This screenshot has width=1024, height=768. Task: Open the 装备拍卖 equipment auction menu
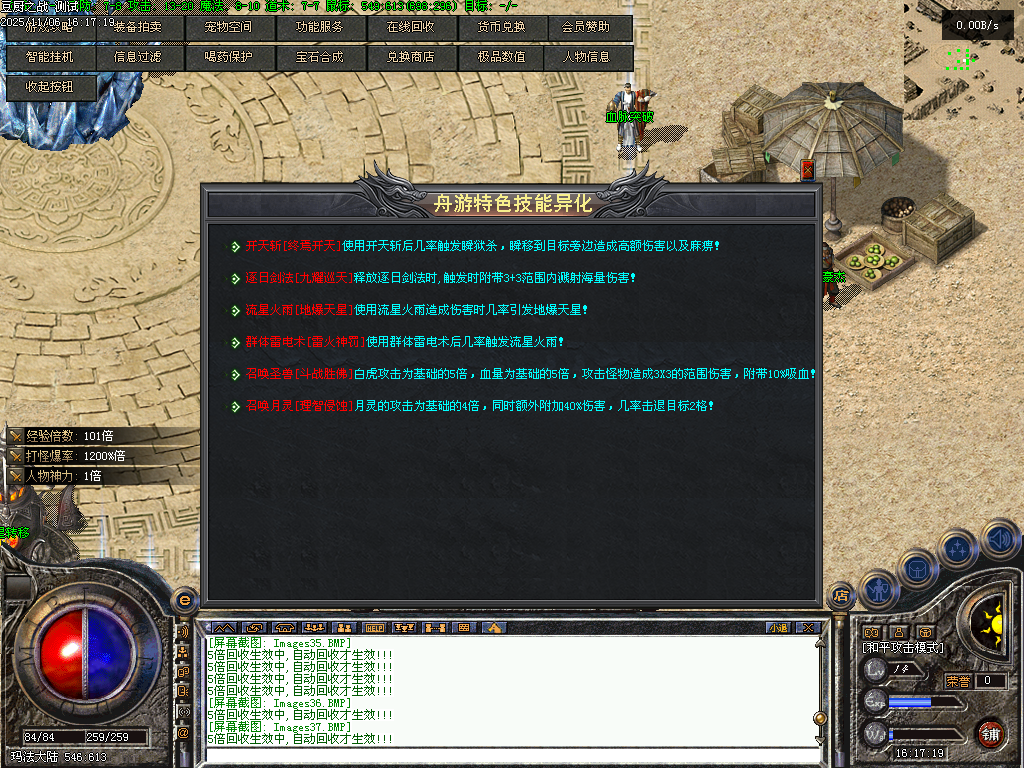tap(137, 28)
